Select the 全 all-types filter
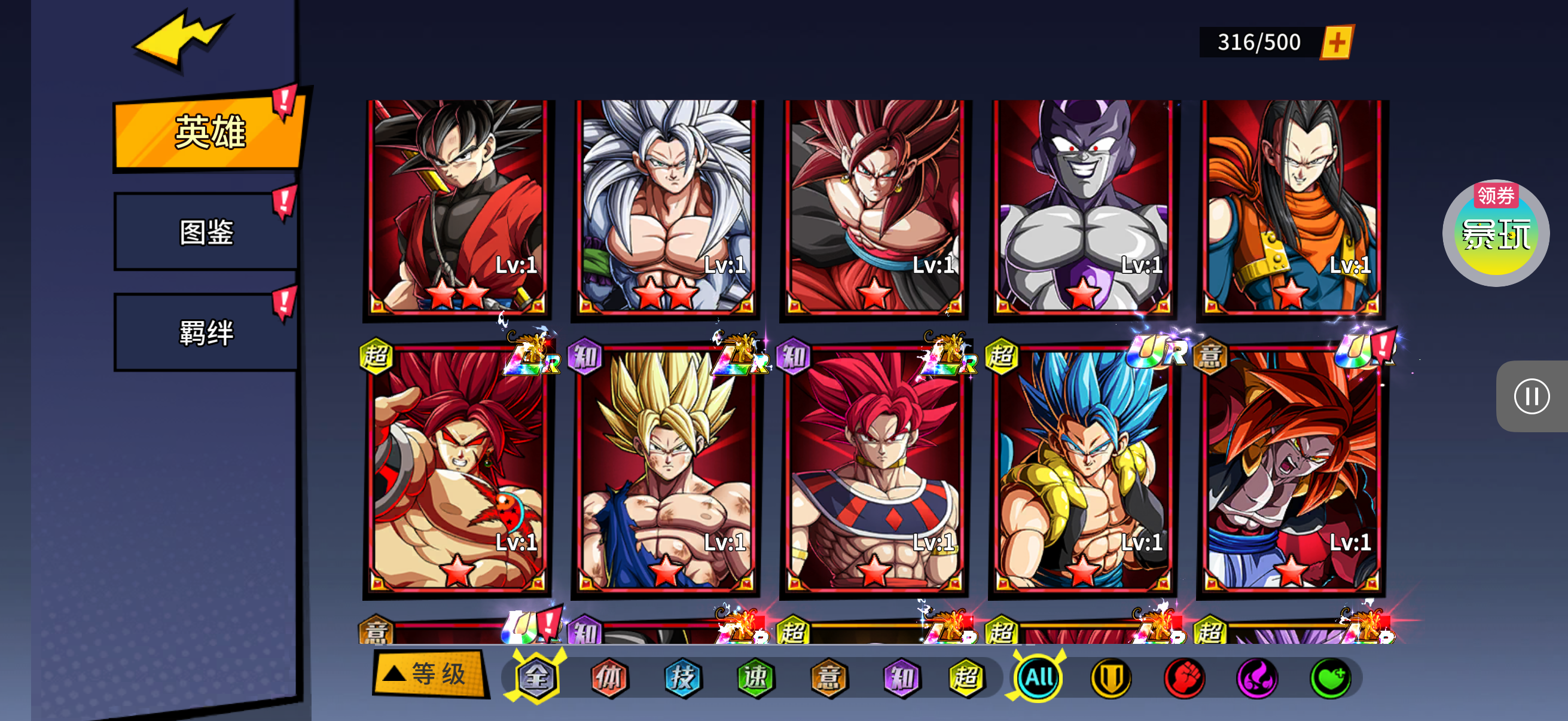The image size is (1568, 721). [x=536, y=677]
